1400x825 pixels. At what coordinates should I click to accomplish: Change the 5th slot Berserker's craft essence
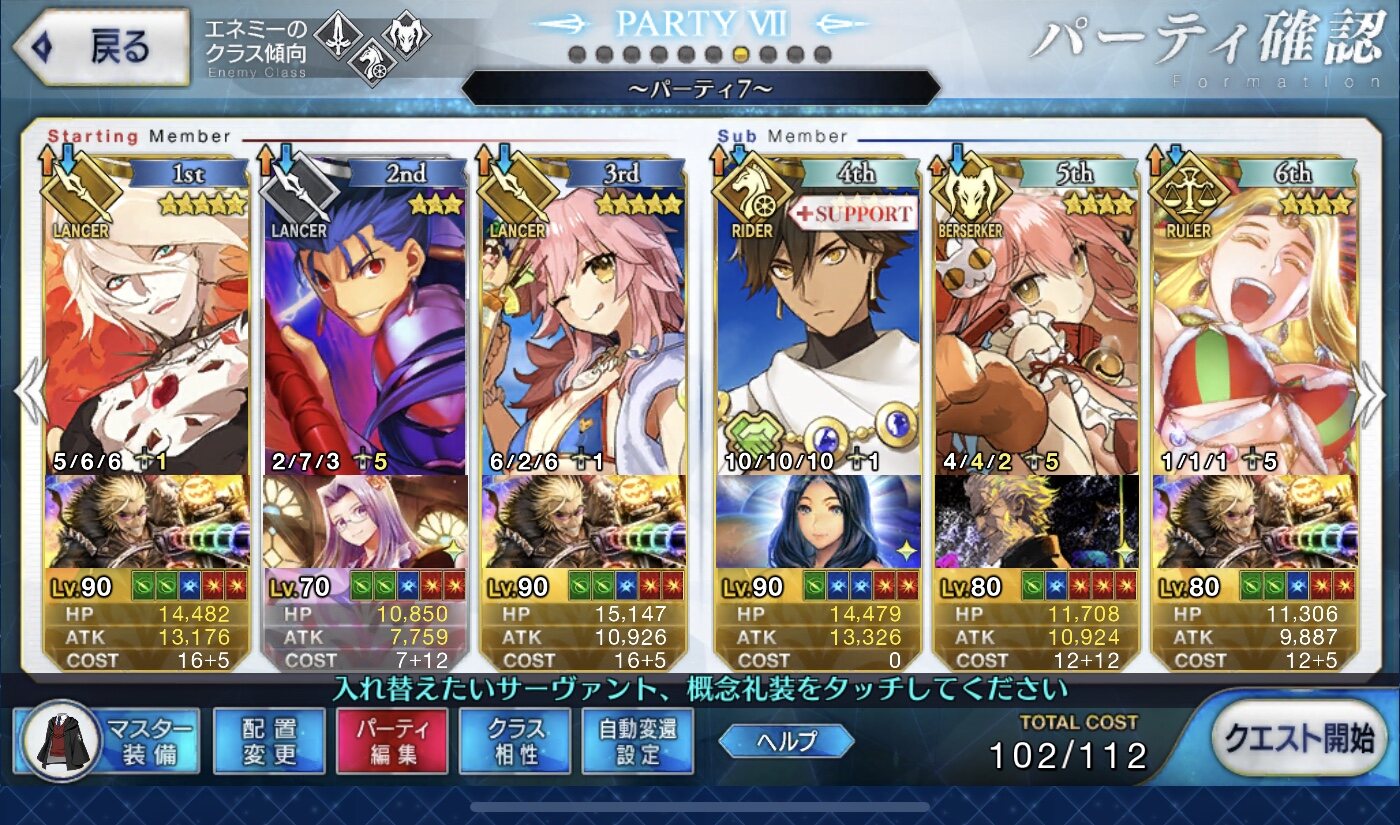coord(1036,522)
